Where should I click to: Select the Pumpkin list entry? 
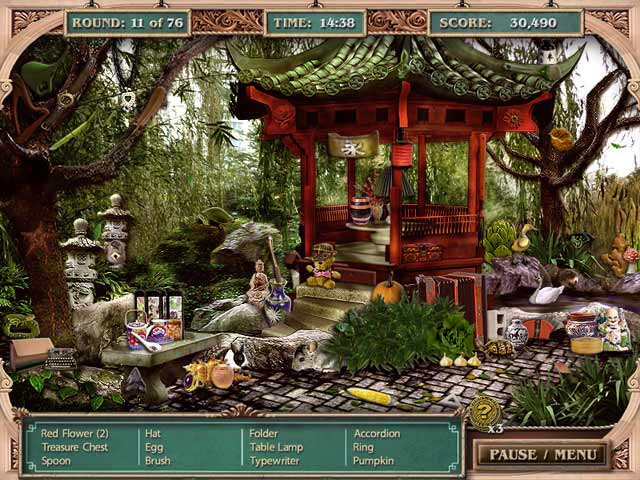pyautogui.click(x=372, y=461)
